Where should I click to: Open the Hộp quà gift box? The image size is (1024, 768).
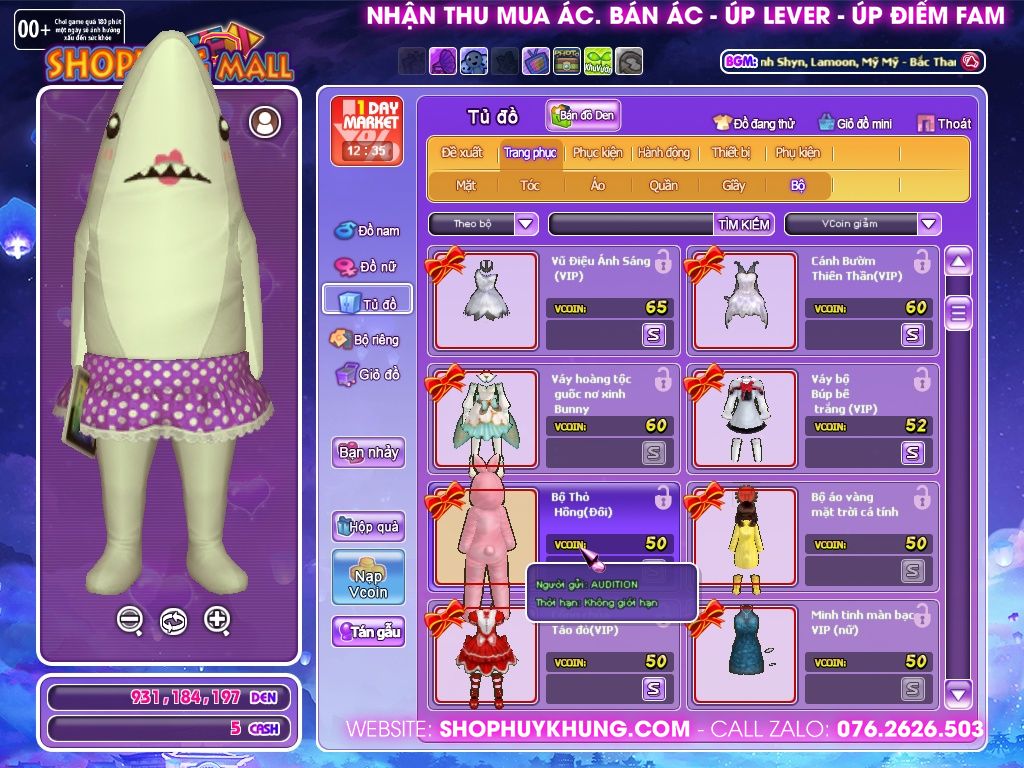[368, 527]
